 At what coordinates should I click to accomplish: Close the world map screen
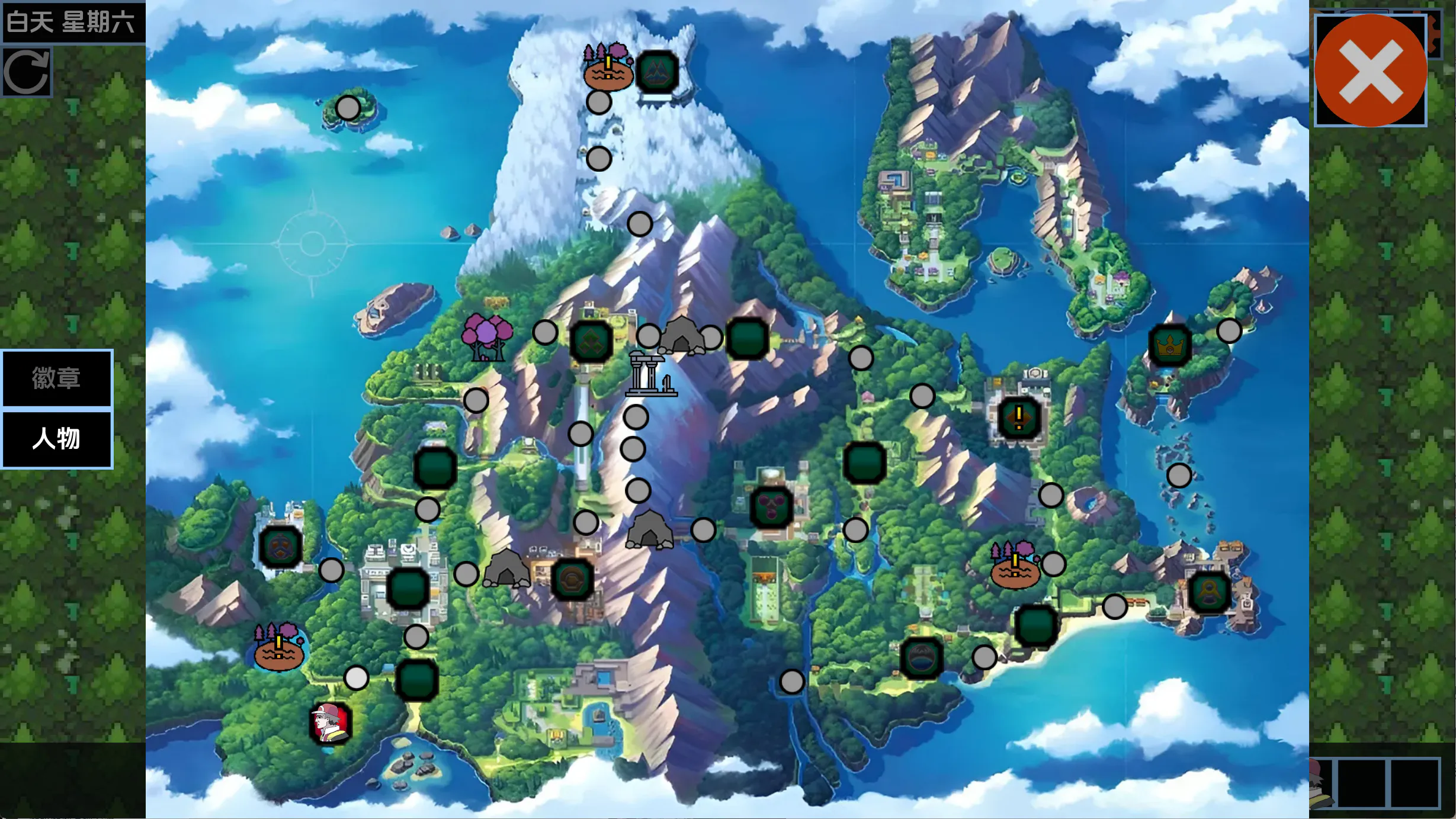(x=1370, y=70)
